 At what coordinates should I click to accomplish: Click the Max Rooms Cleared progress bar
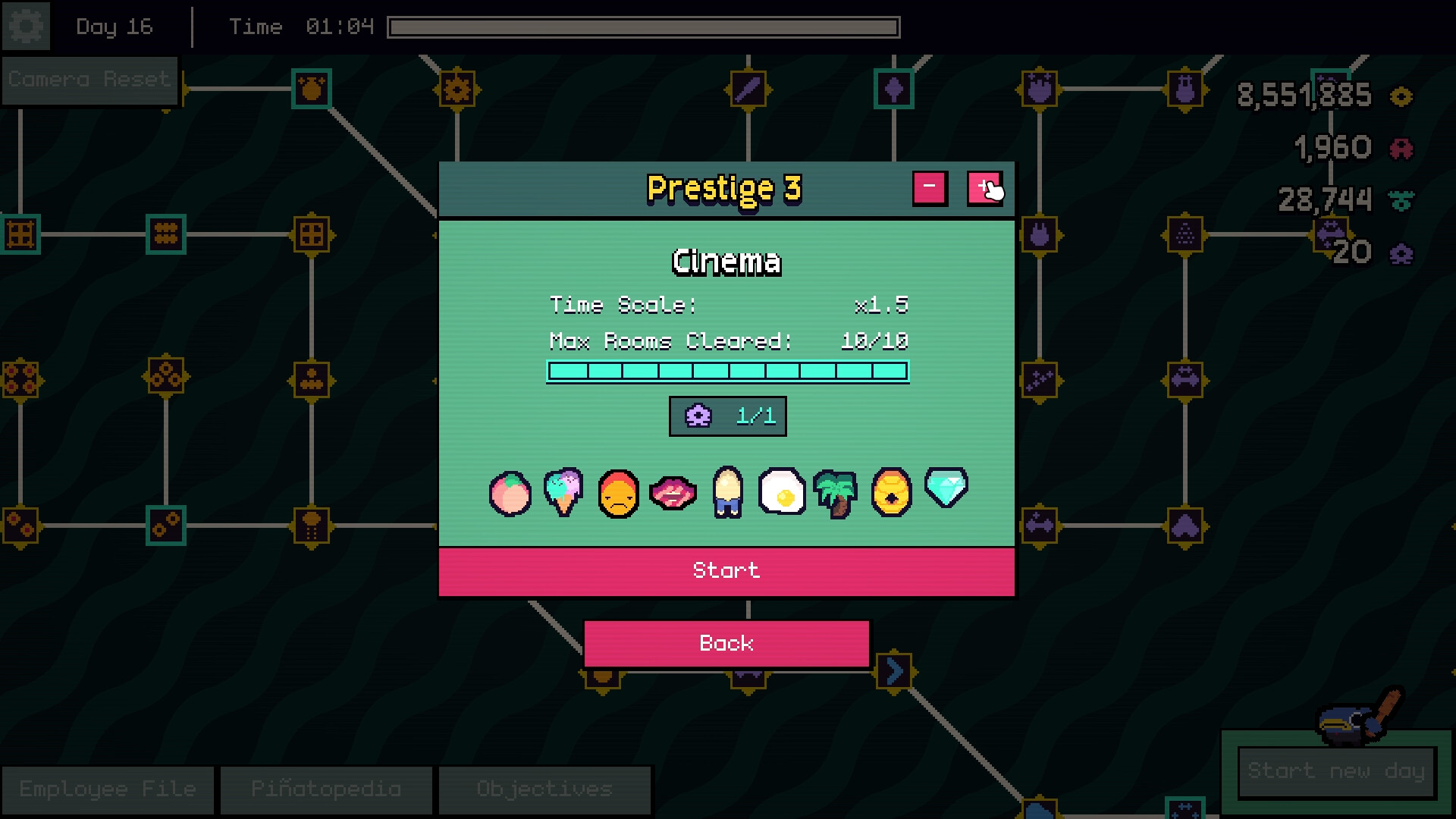726,369
